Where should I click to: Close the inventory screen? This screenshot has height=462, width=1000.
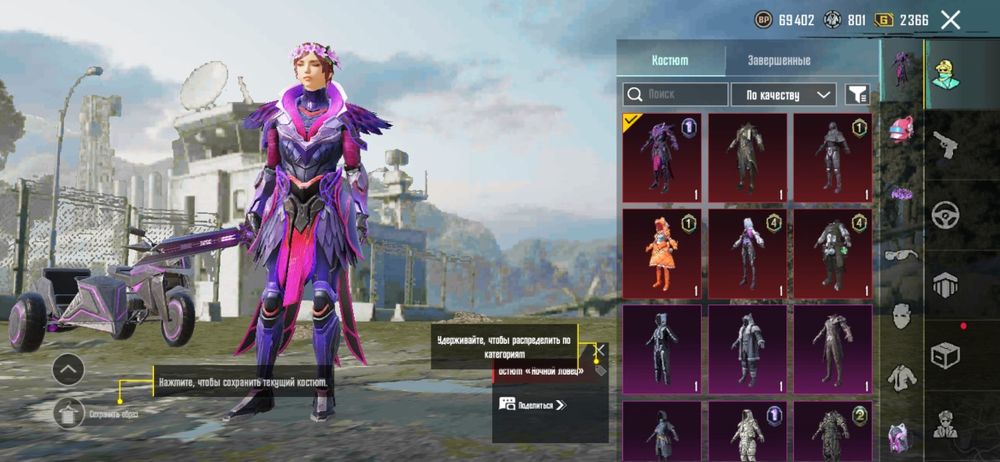click(x=951, y=20)
